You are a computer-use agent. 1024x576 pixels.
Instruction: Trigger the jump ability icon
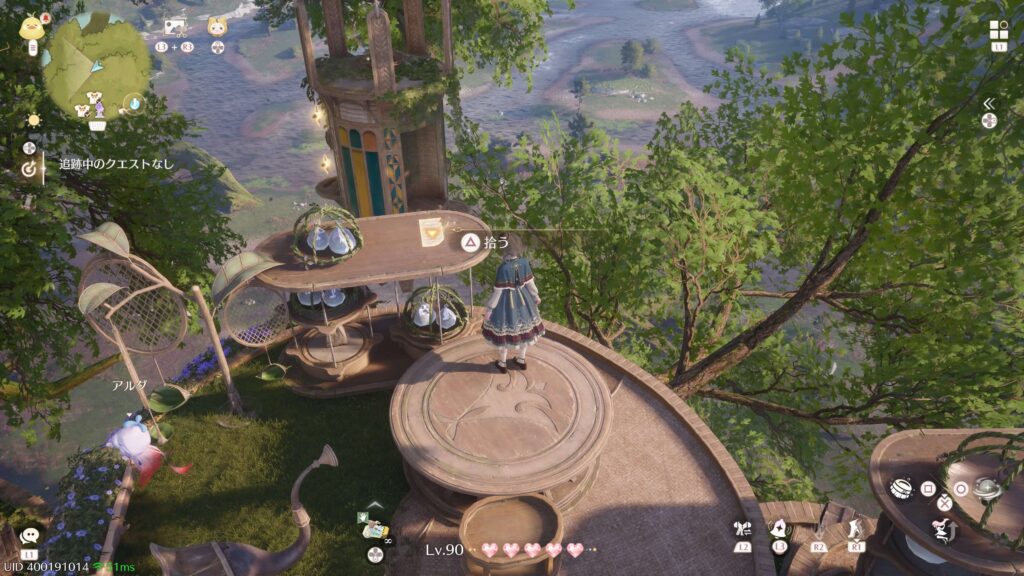point(944,529)
